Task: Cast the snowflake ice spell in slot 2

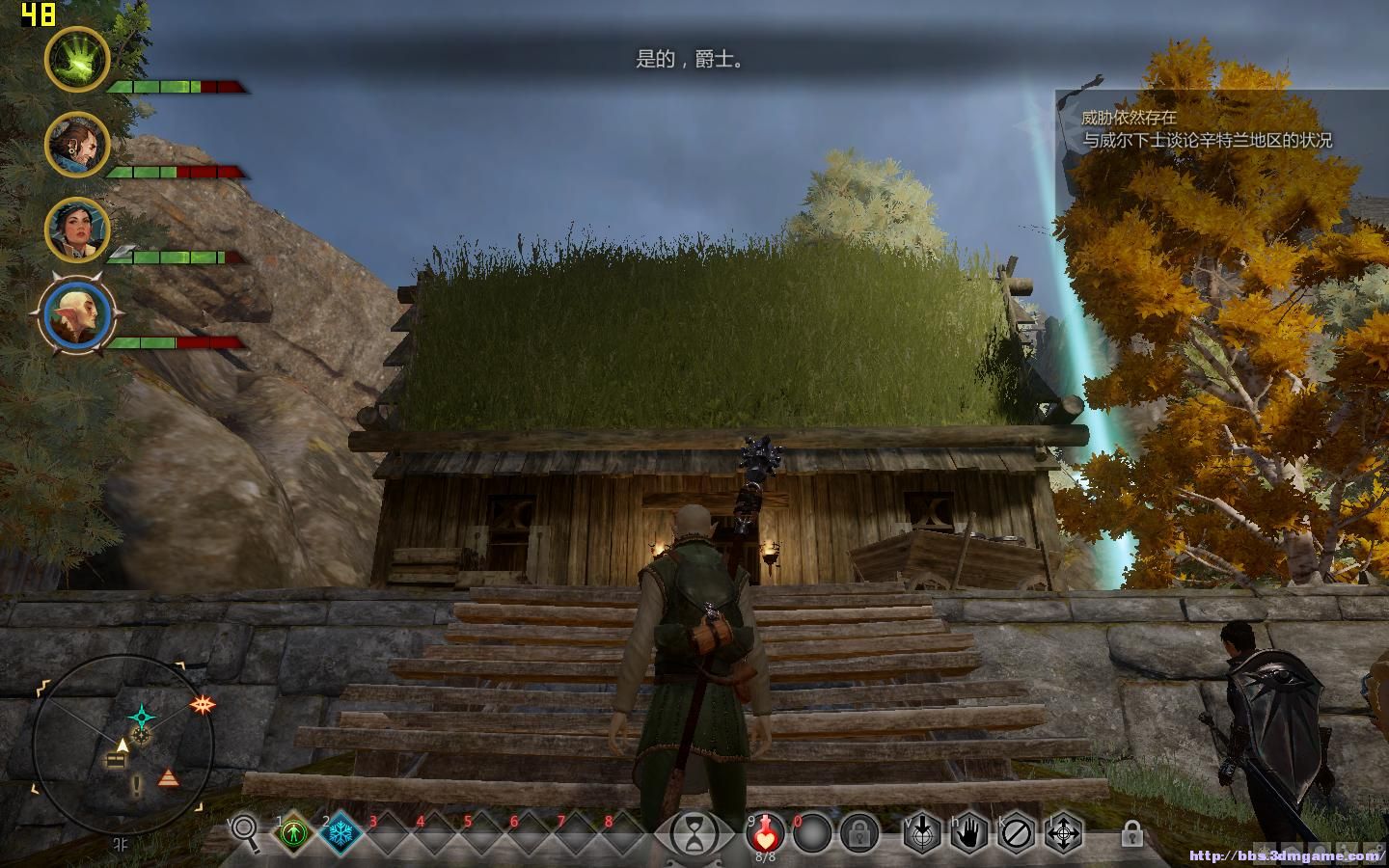Action: pyautogui.click(x=340, y=832)
